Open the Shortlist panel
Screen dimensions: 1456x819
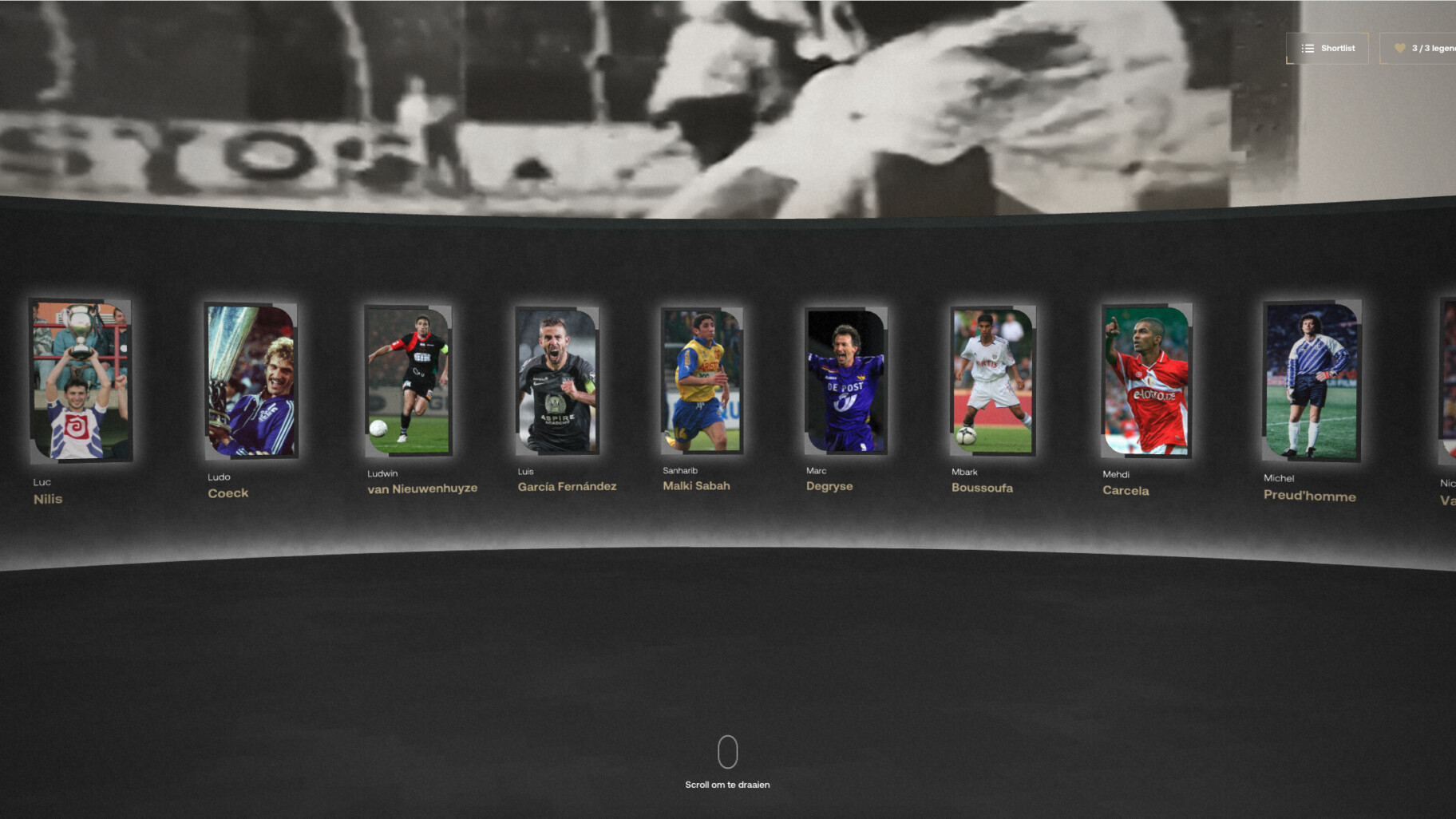tap(1327, 48)
